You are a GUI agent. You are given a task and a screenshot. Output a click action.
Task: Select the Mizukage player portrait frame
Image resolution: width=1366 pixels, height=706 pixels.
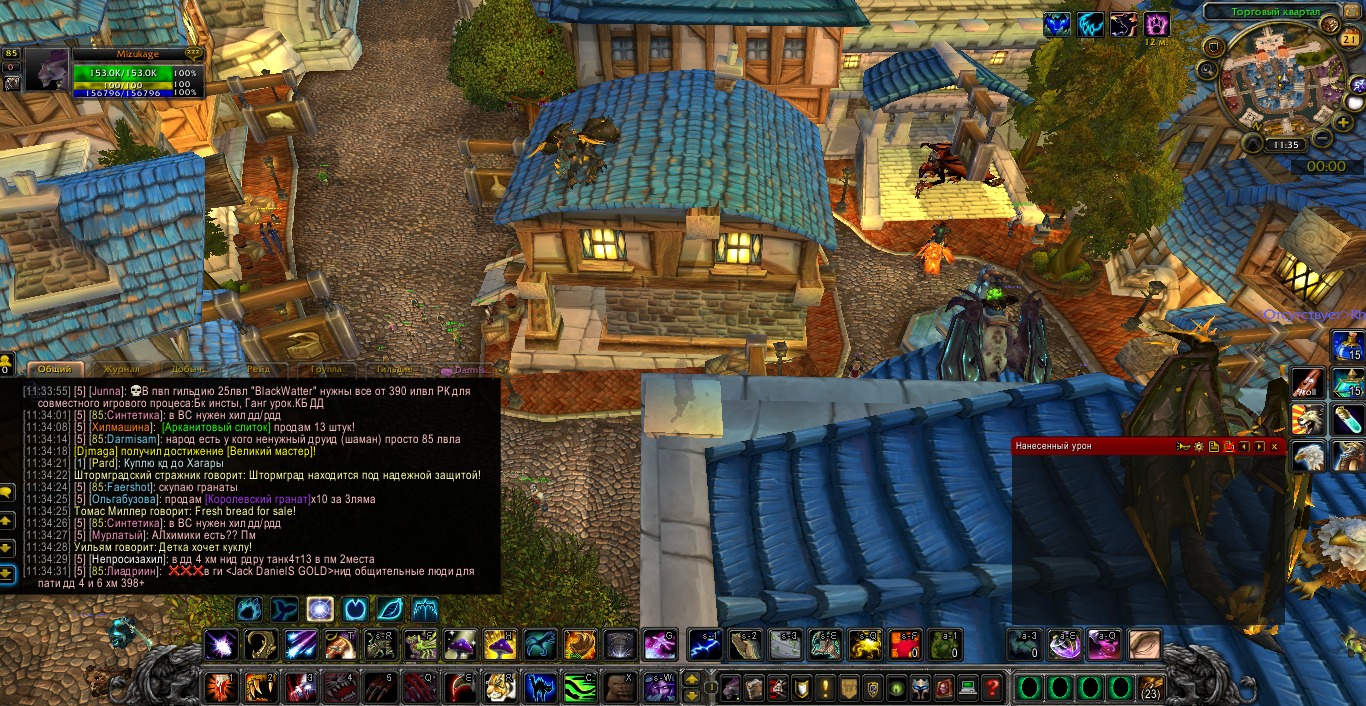tap(47, 70)
